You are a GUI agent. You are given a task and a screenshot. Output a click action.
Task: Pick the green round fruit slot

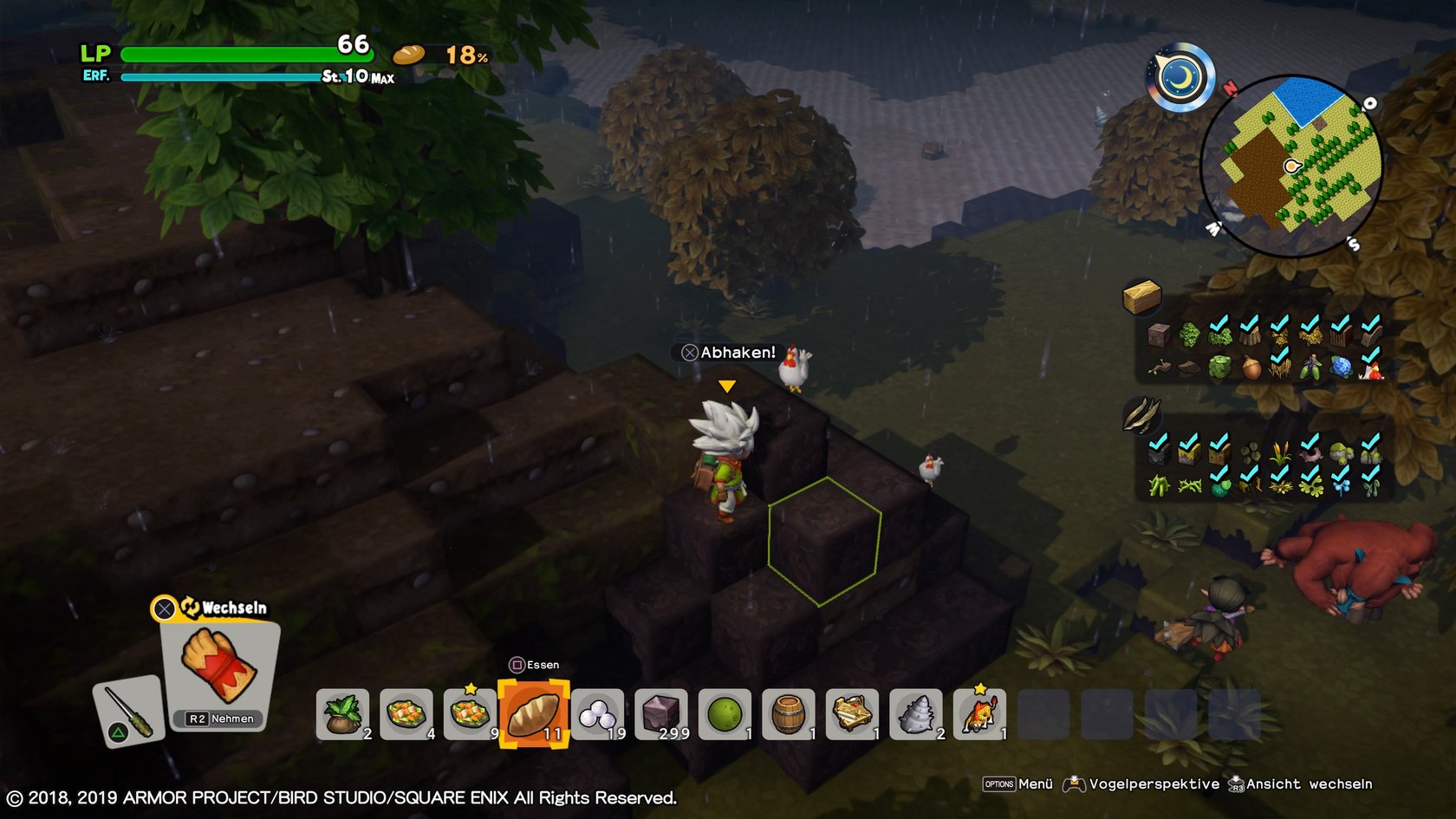point(725,714)
